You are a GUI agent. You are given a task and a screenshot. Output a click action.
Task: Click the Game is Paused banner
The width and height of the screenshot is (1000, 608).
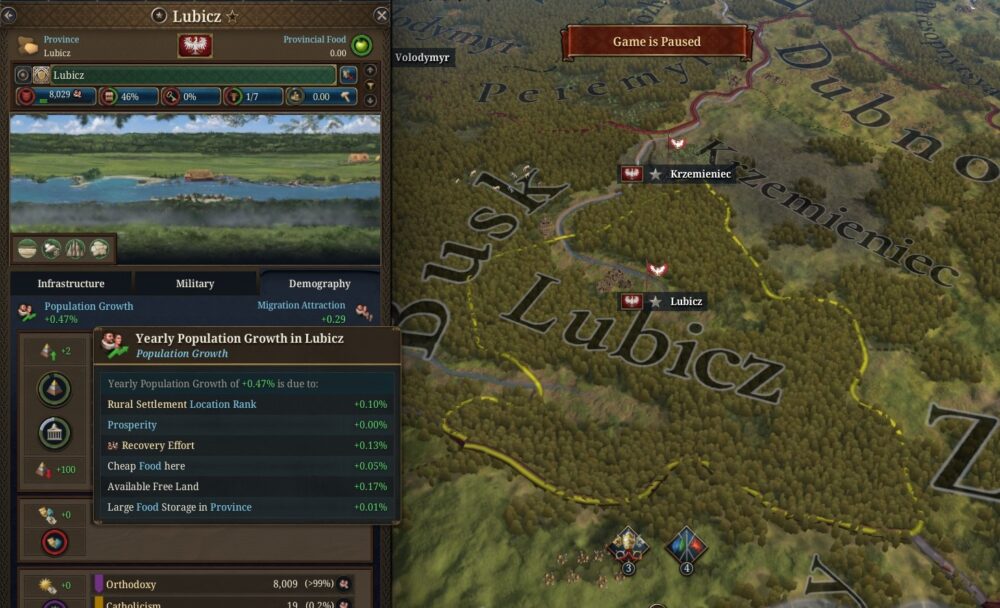point(656,42)
